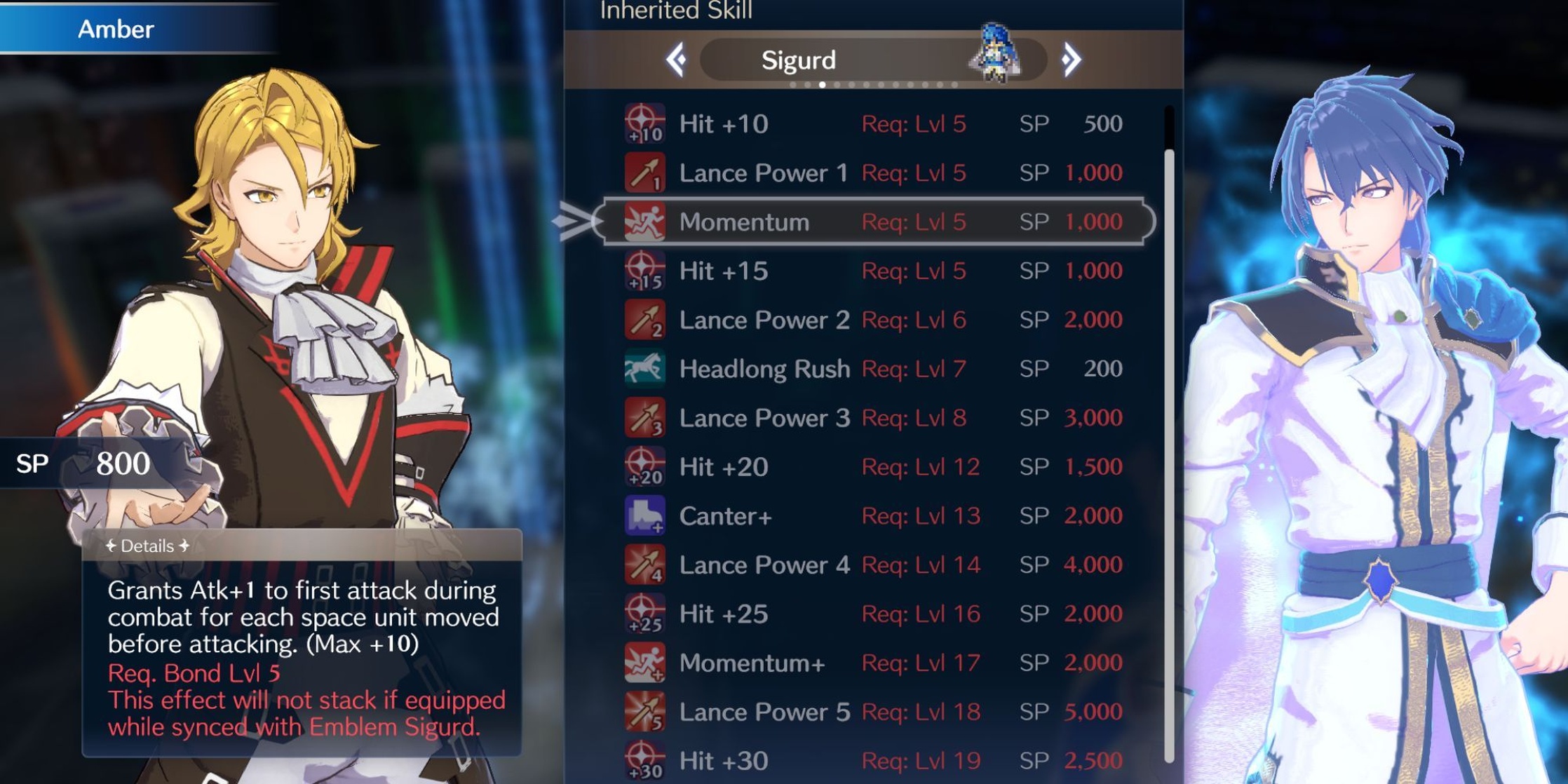Choose the Headlong Rush skill
The width and height of the screenshot is (1568, 784).
click(873, 369)
